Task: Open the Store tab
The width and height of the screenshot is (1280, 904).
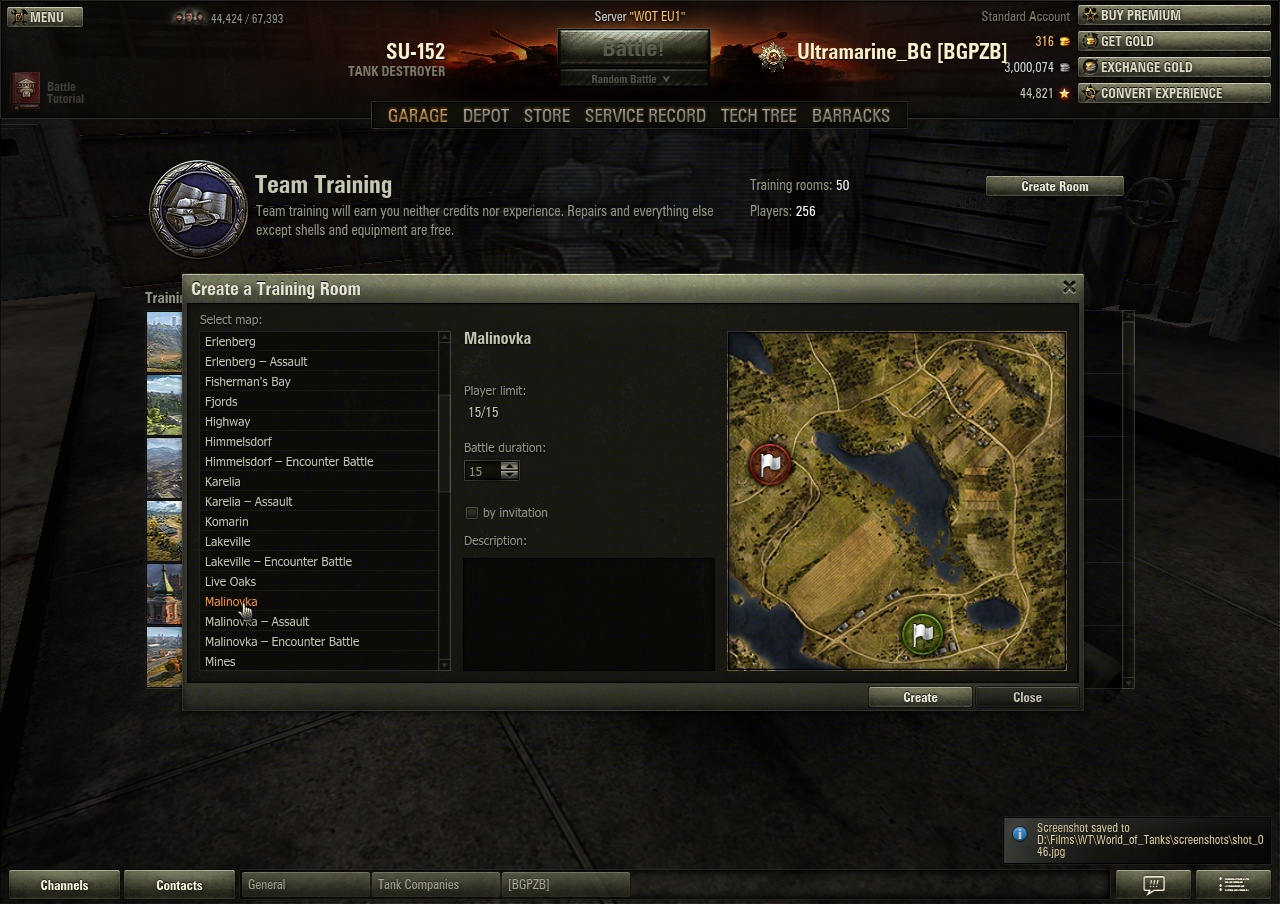Action: tap(547, 115)
